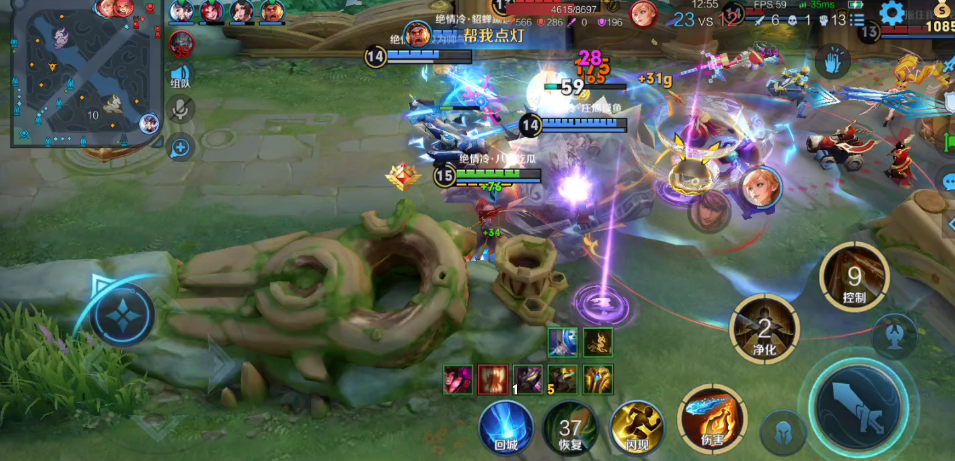This screenshot has height=461, width=955.
Task: Open the minimap
Action: click(86, 74)
